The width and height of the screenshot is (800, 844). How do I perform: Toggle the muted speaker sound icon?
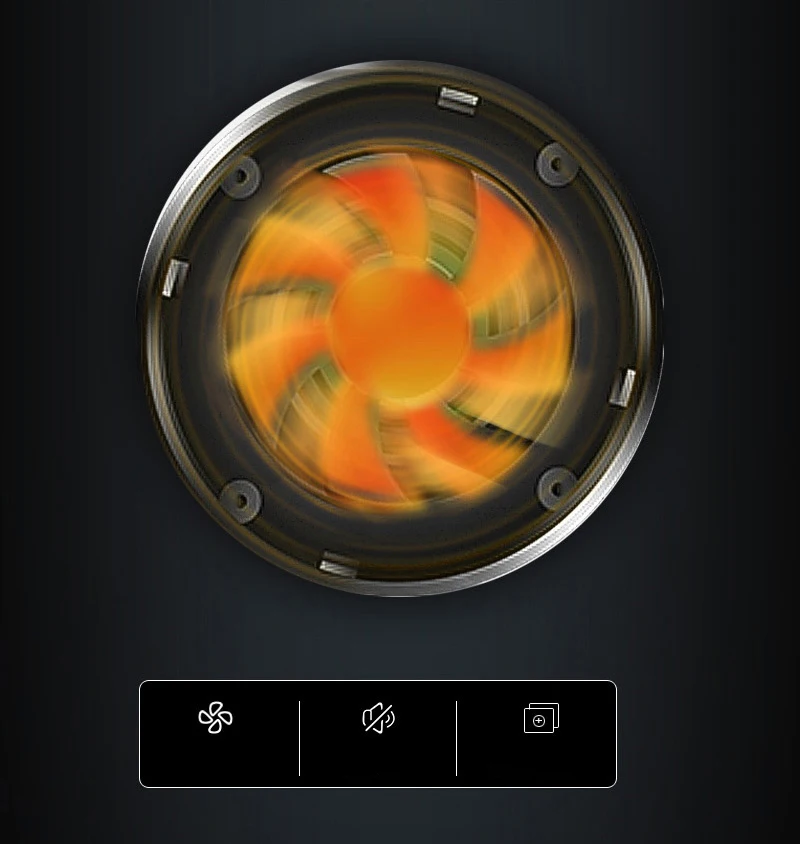(x=379, y=718)
